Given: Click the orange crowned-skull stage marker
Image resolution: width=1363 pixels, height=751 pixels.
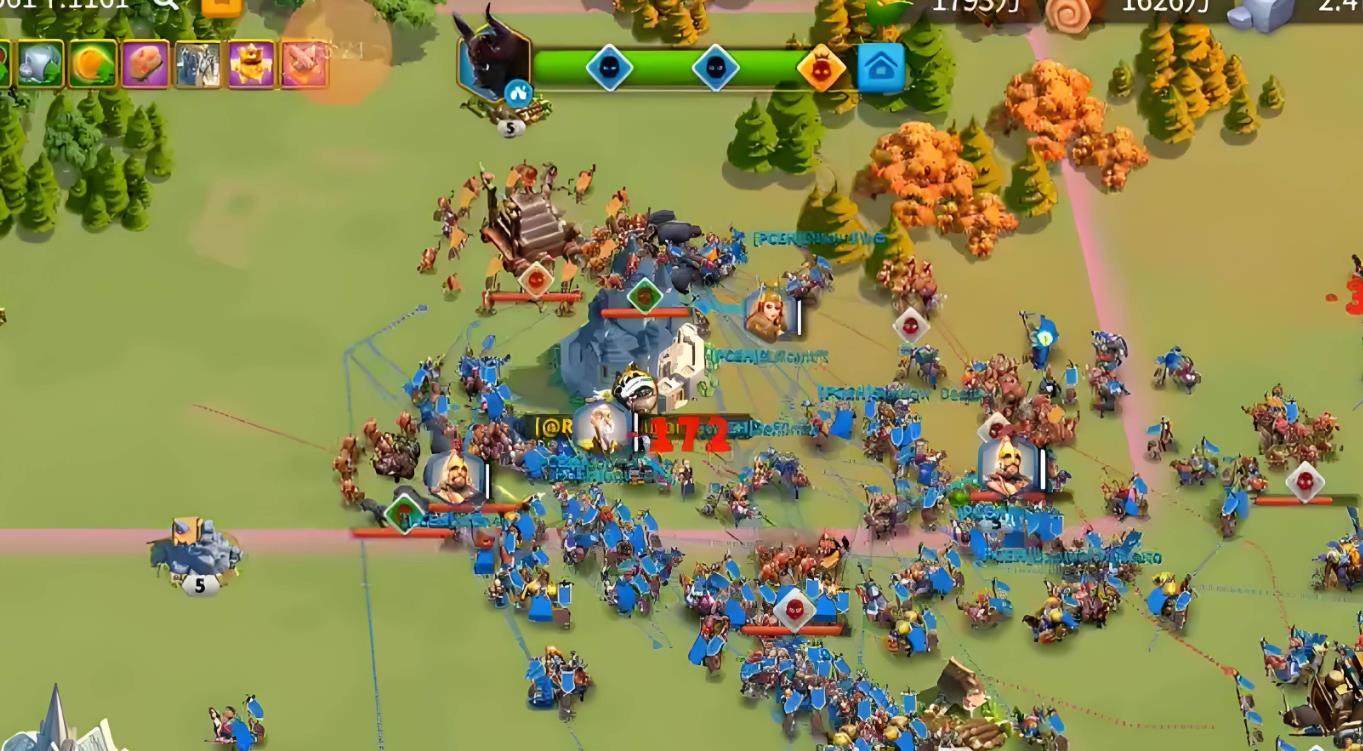Looking at the screenshot, I should click(821, 68).
